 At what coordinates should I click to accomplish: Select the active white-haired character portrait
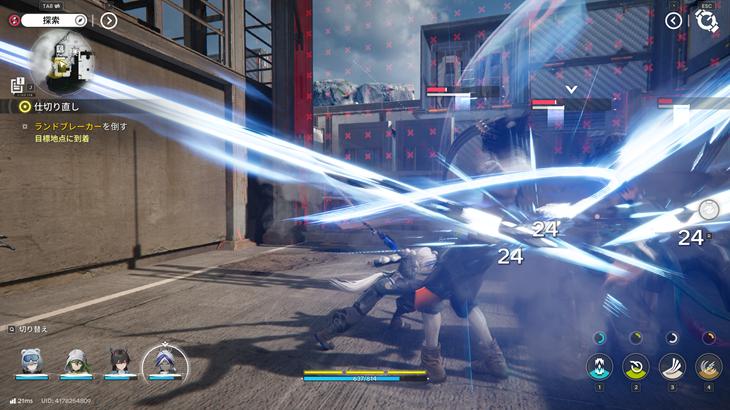[163, 360]
